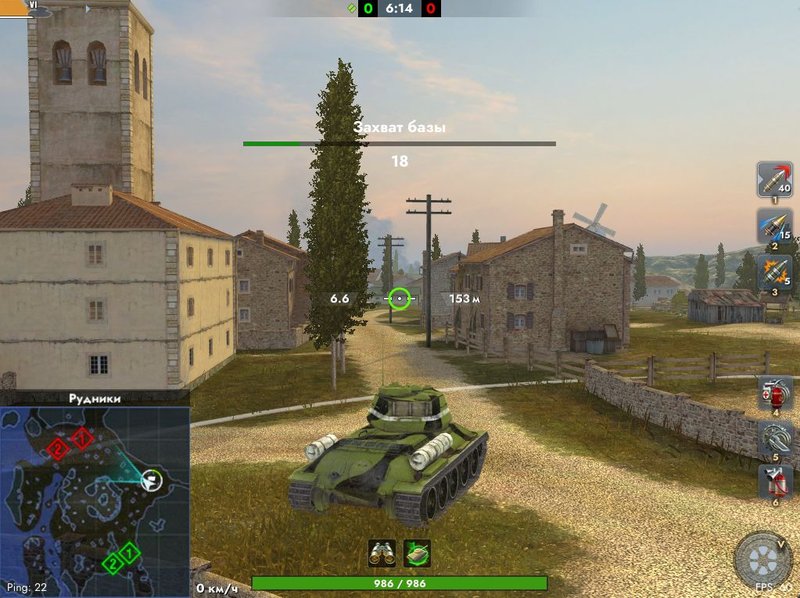Choose the high-explosive shell with 5 rounds

coord(774,271)
